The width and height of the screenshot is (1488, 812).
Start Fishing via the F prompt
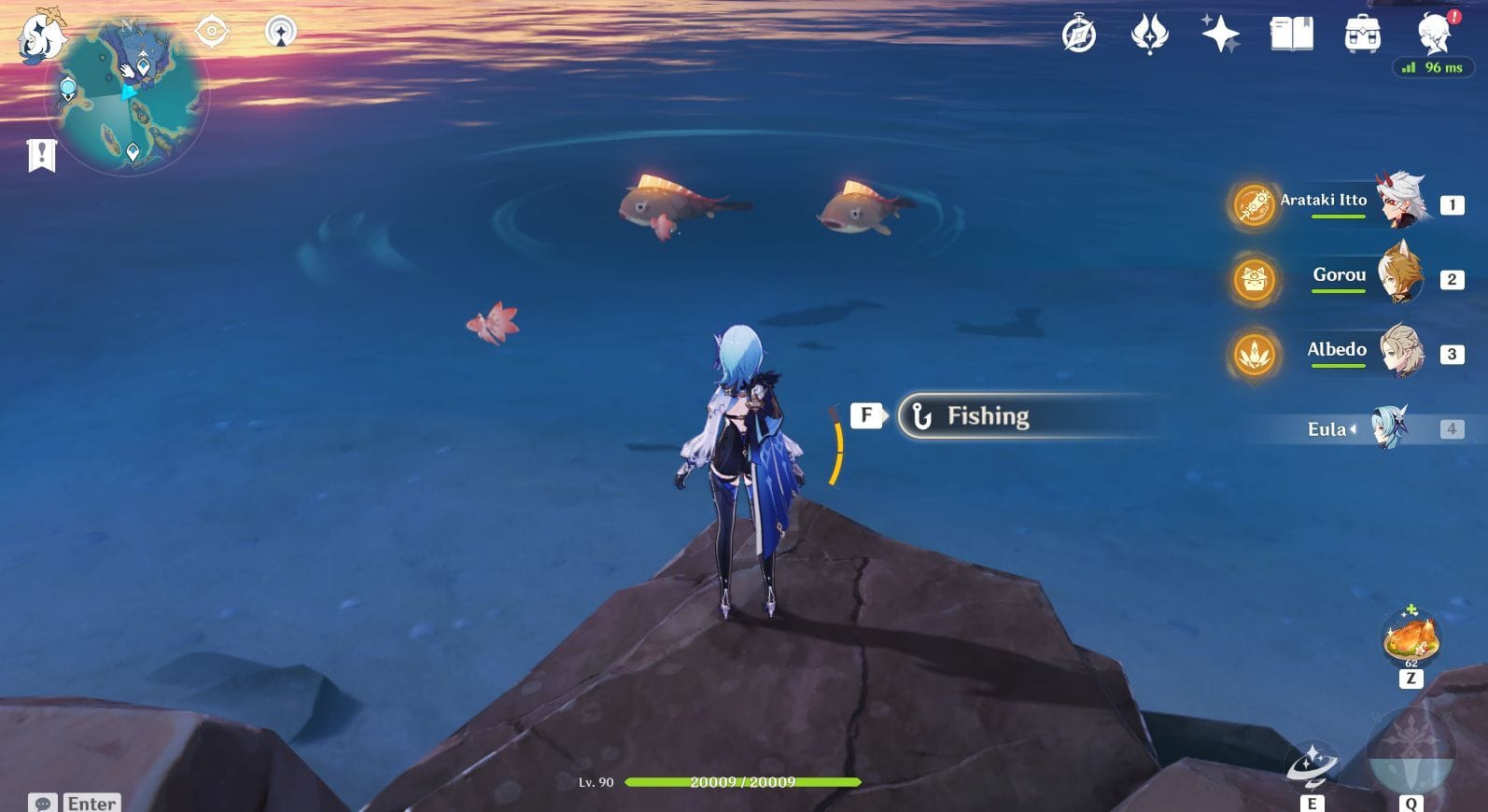(x=868, y=414)
